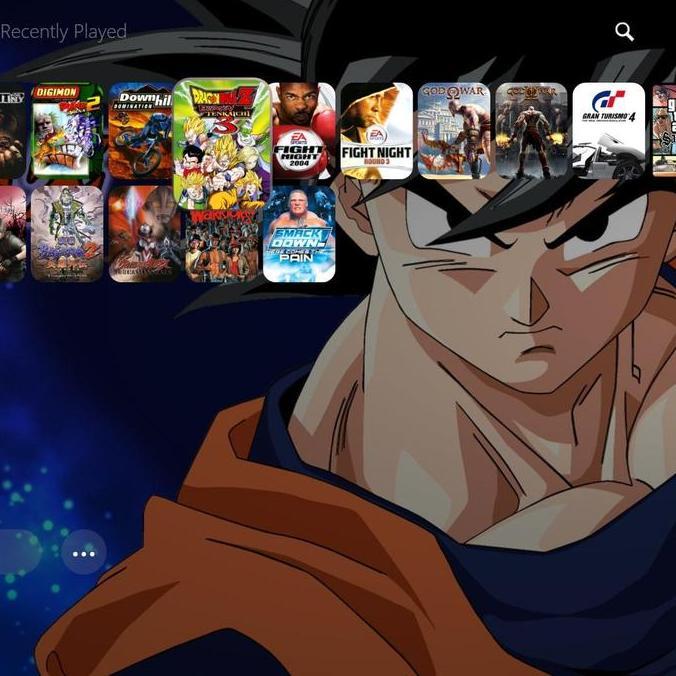The width and height of the screenshot is (676, 676).
Task: Pick the first God of War cover with the white temple
Action: pos(454,131)
